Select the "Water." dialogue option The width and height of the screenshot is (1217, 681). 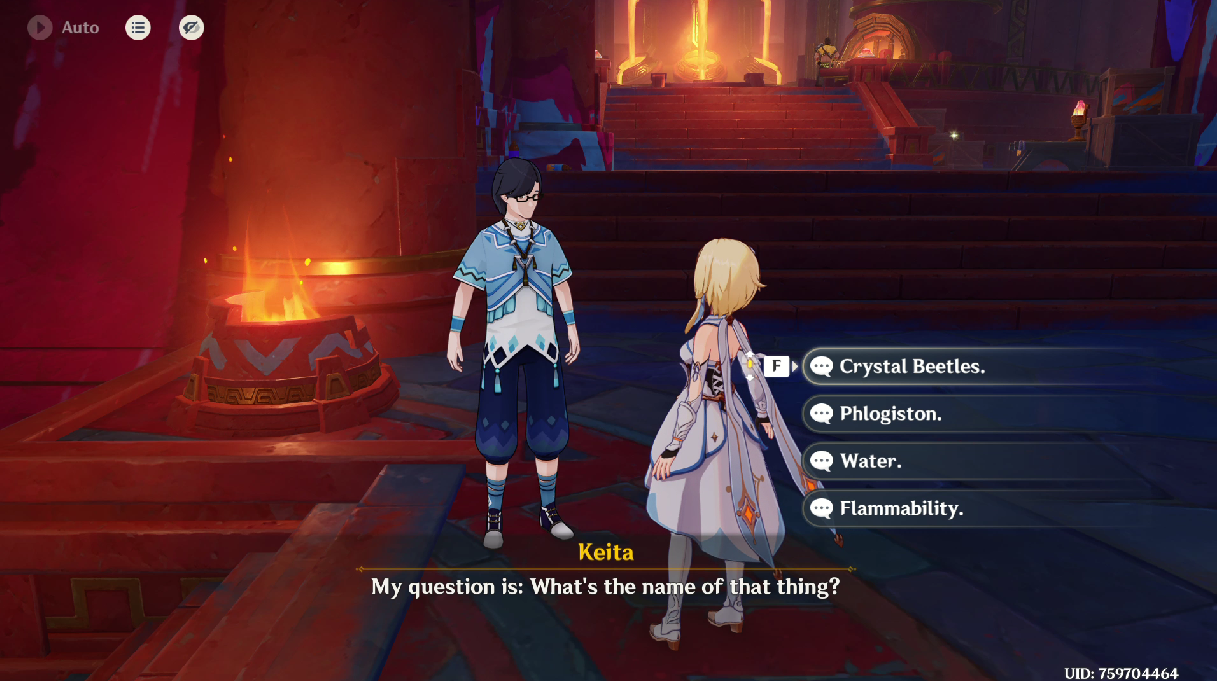[x=870, y=461]
